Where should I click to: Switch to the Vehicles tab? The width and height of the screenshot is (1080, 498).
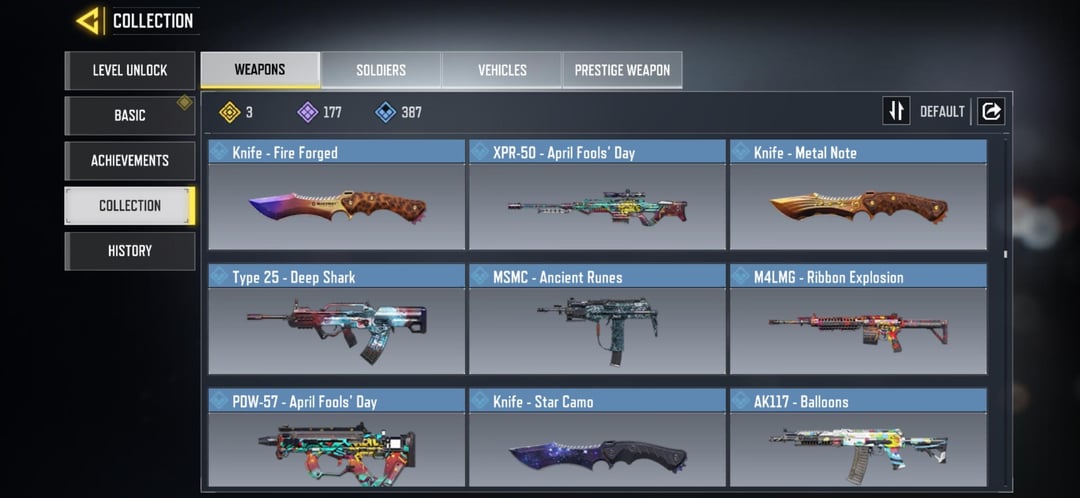click(502, 70)
